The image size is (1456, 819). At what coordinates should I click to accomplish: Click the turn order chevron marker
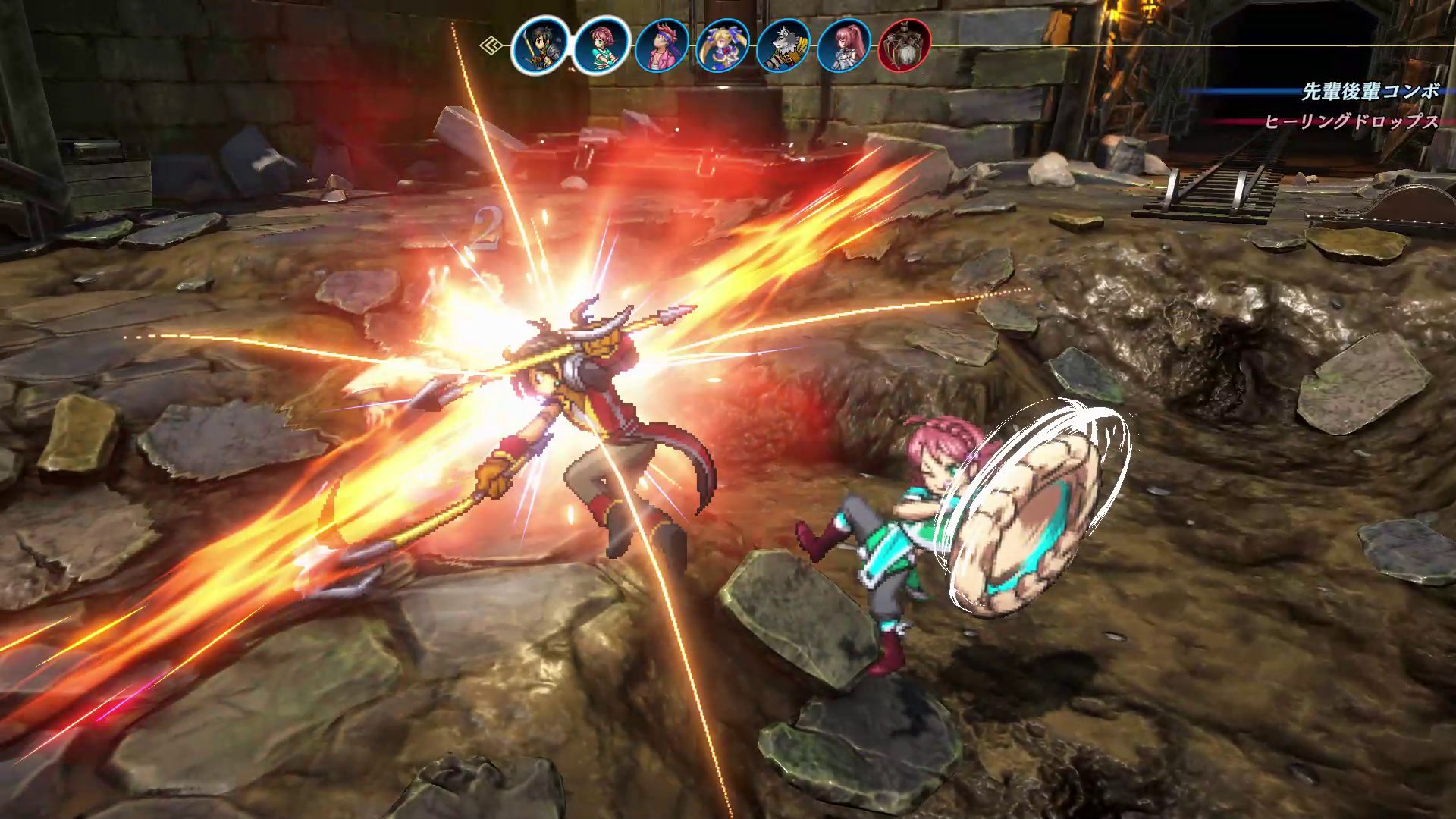[491, 45]
